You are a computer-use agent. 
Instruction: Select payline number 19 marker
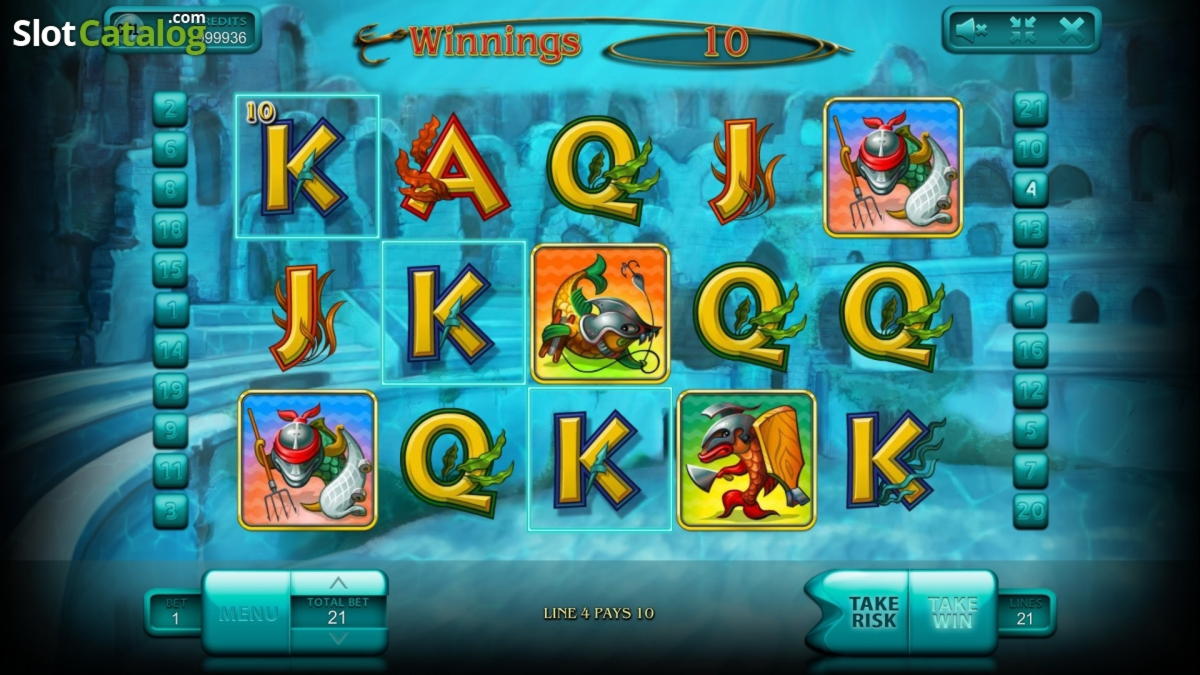coord(170,390)
